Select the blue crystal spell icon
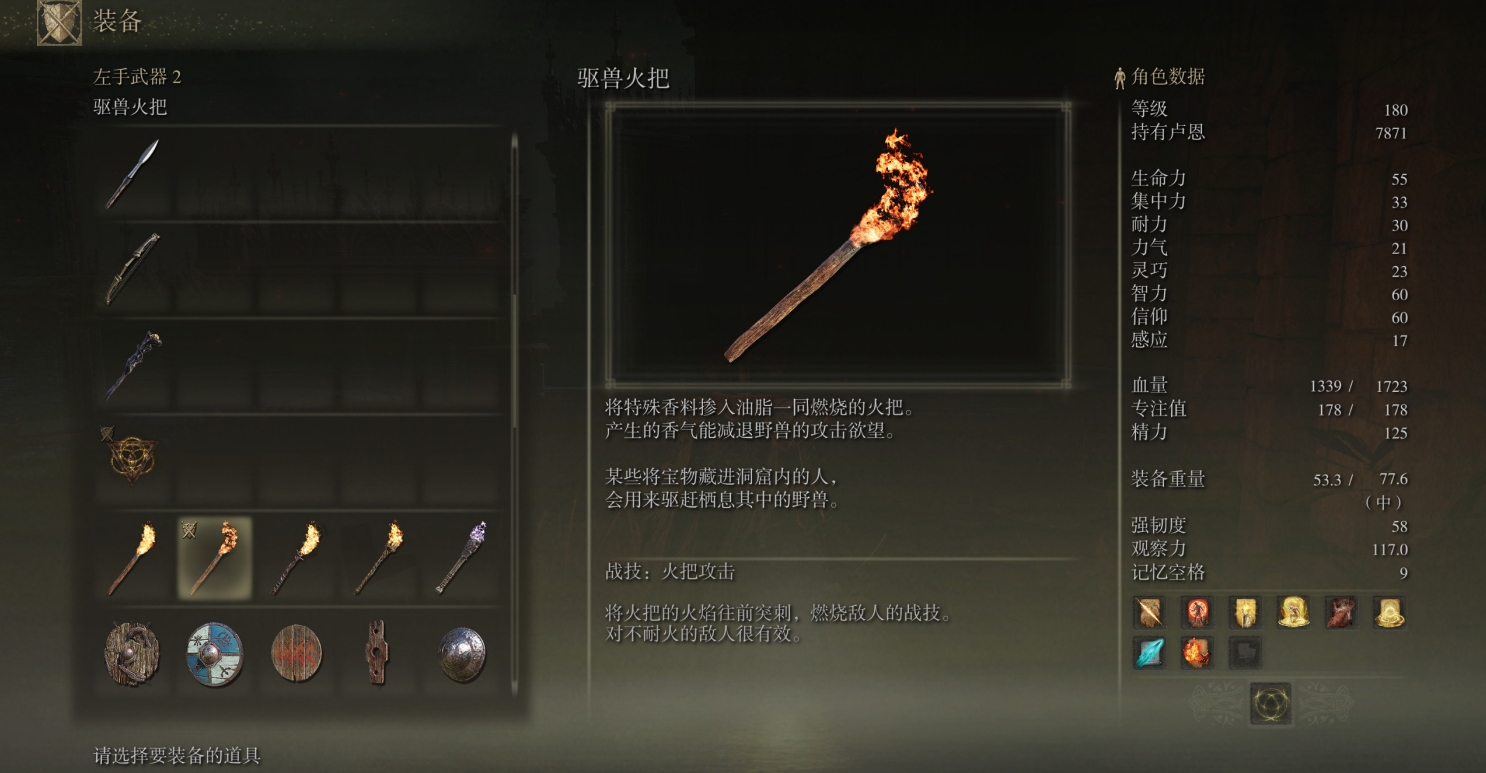 point(1148,653)
